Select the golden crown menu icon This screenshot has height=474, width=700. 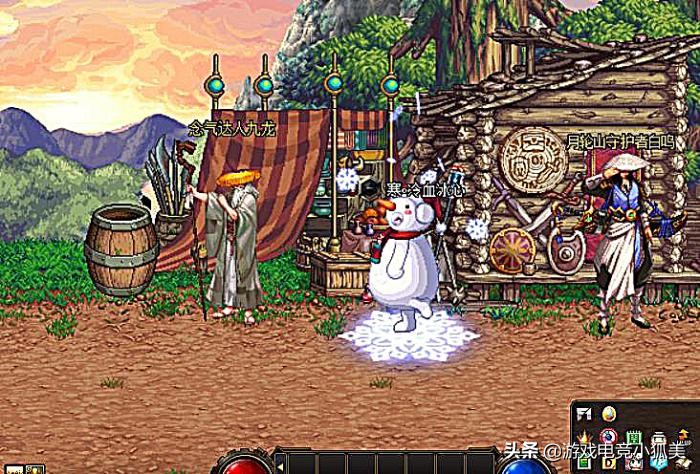[584, 437]
